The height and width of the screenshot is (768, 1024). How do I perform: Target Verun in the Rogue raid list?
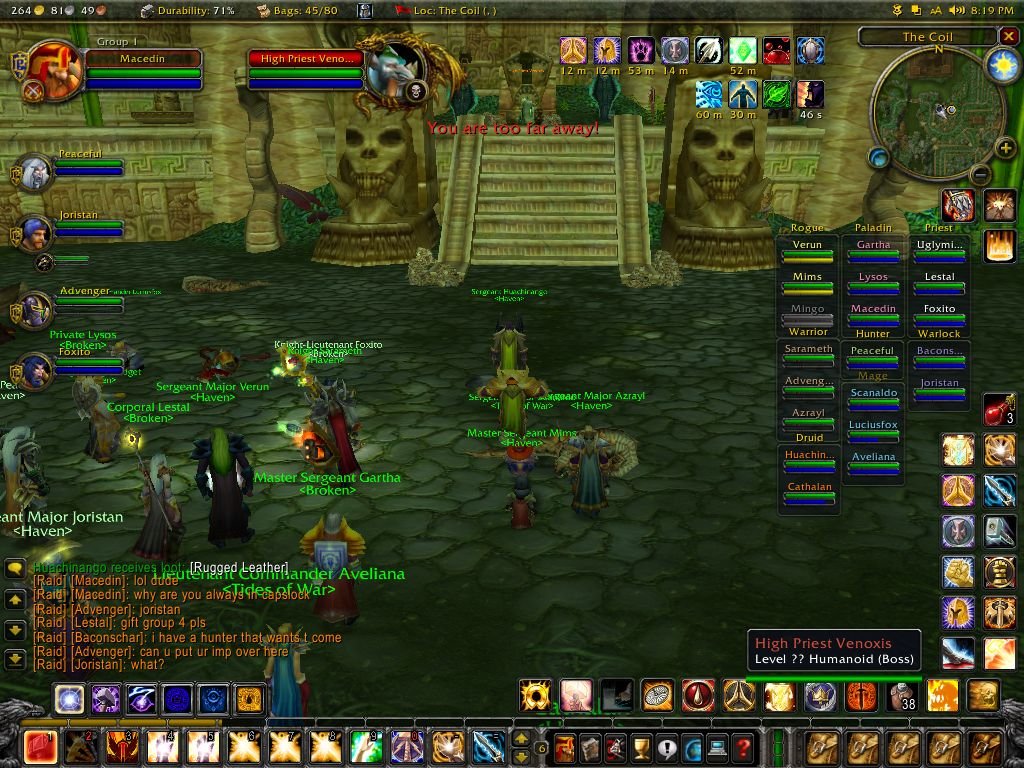[807, 250]
